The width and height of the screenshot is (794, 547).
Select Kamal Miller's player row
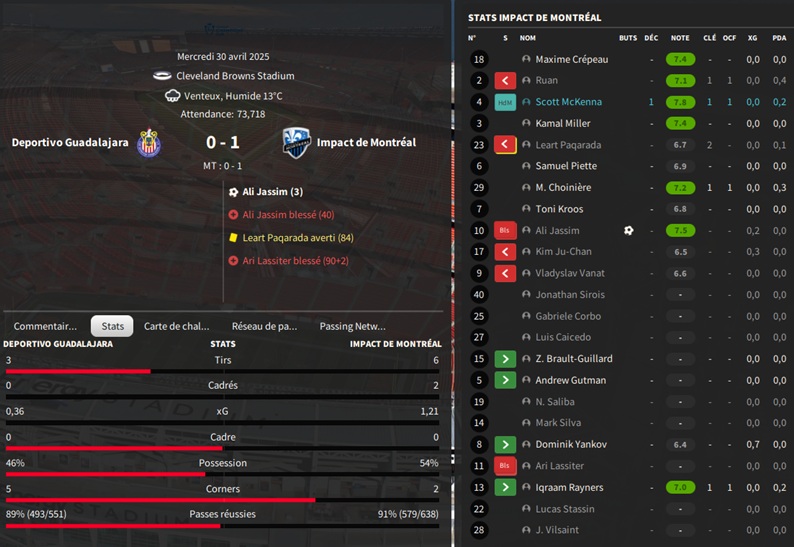(x=562, y=124)
